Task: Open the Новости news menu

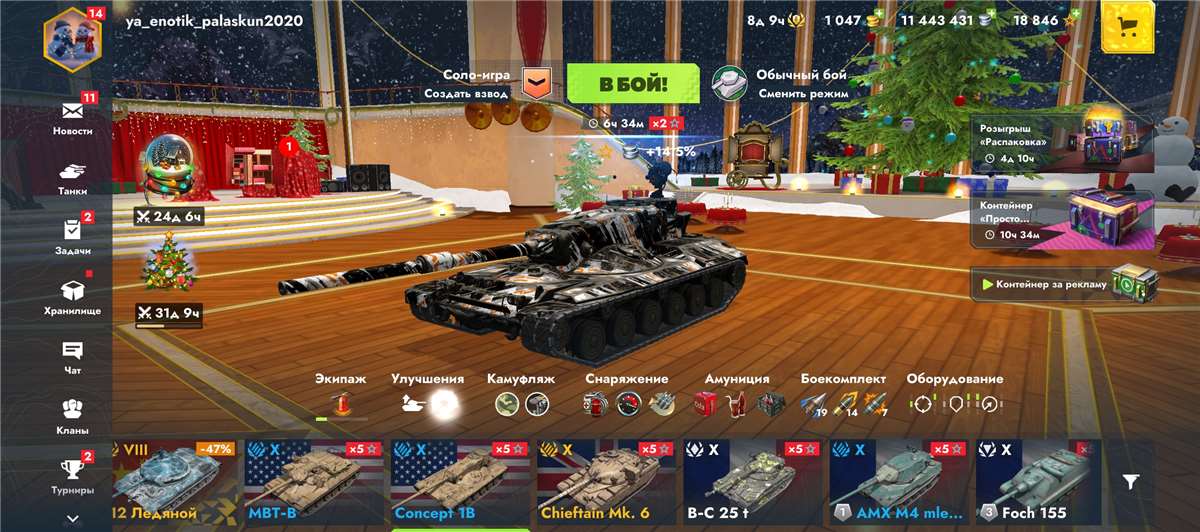Action: [72, 116]
